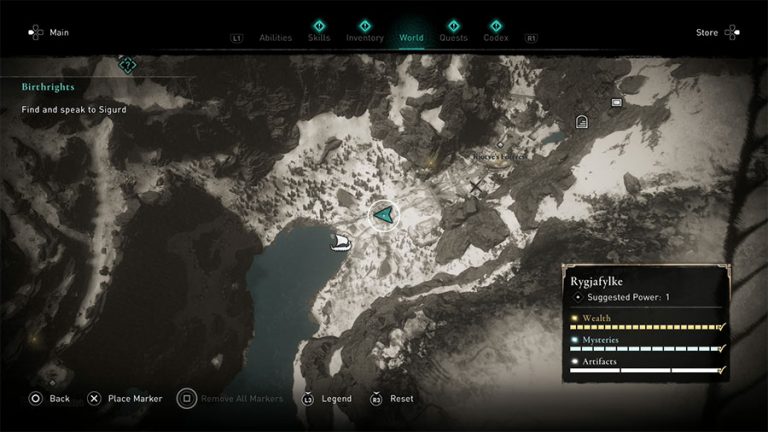Viewport: 768px width, 432px height.
Task: Select the World map tab
Action: [x=411, y=38]
